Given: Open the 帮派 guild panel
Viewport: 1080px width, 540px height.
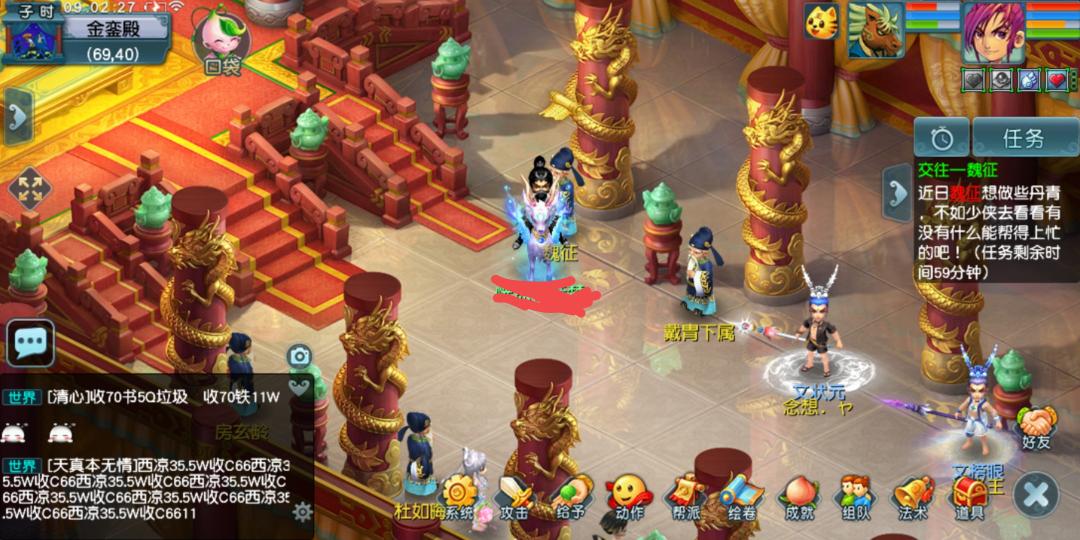Looking at the screenshot, I should pos(686,496).
